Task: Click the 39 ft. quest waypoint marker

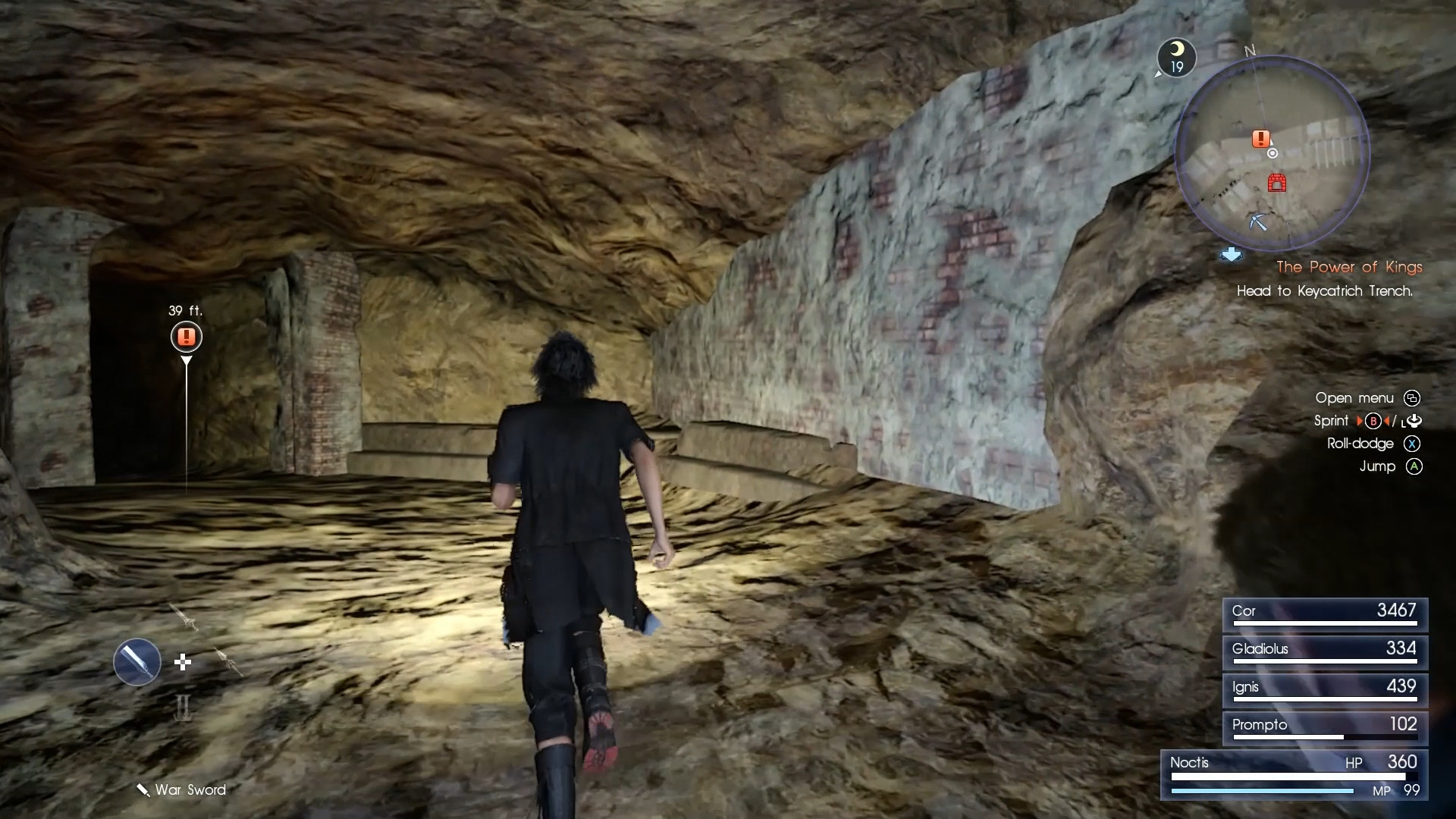Action: click(x=187, y=337)
